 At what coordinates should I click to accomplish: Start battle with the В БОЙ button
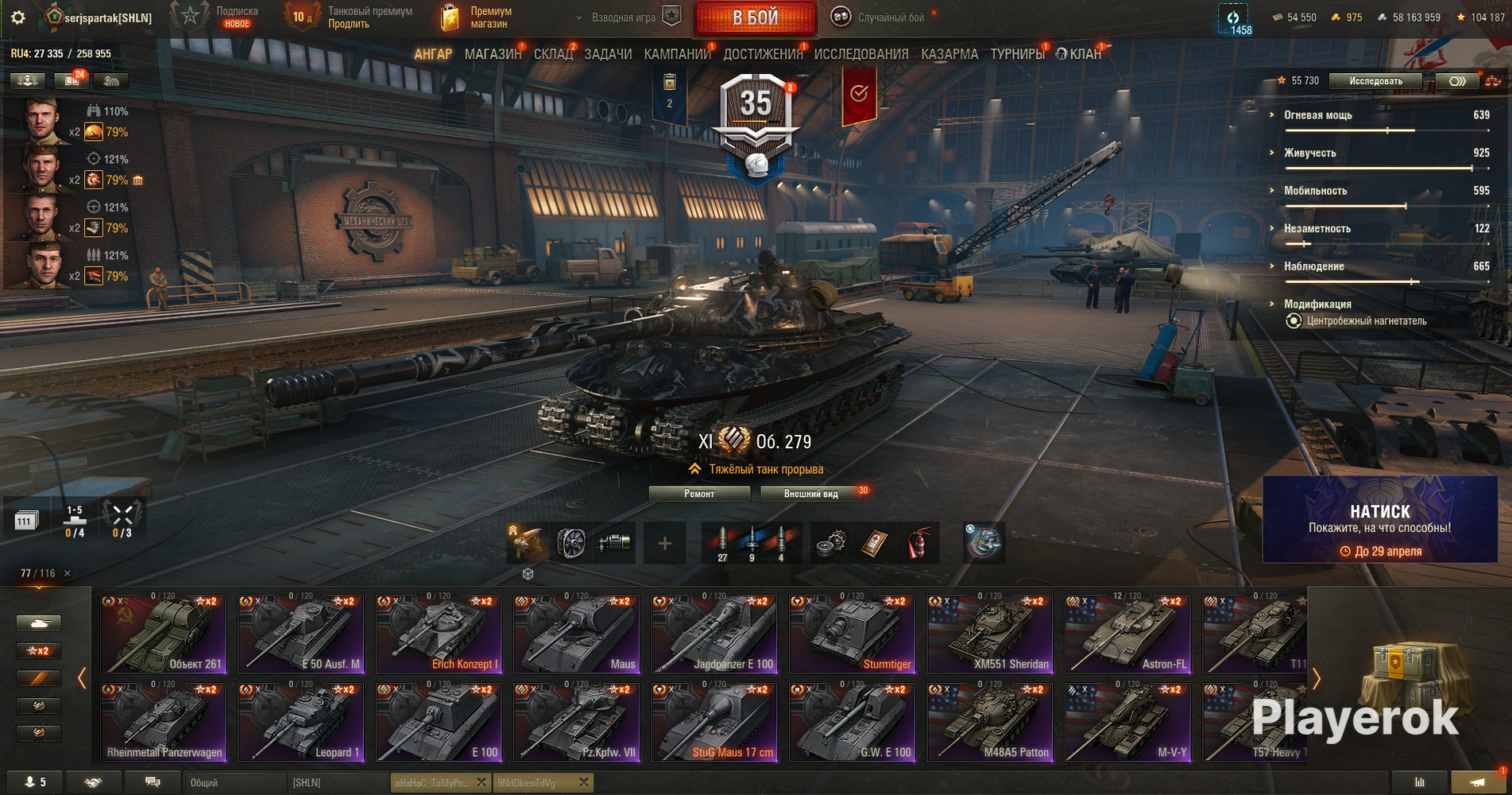(755, 17)
